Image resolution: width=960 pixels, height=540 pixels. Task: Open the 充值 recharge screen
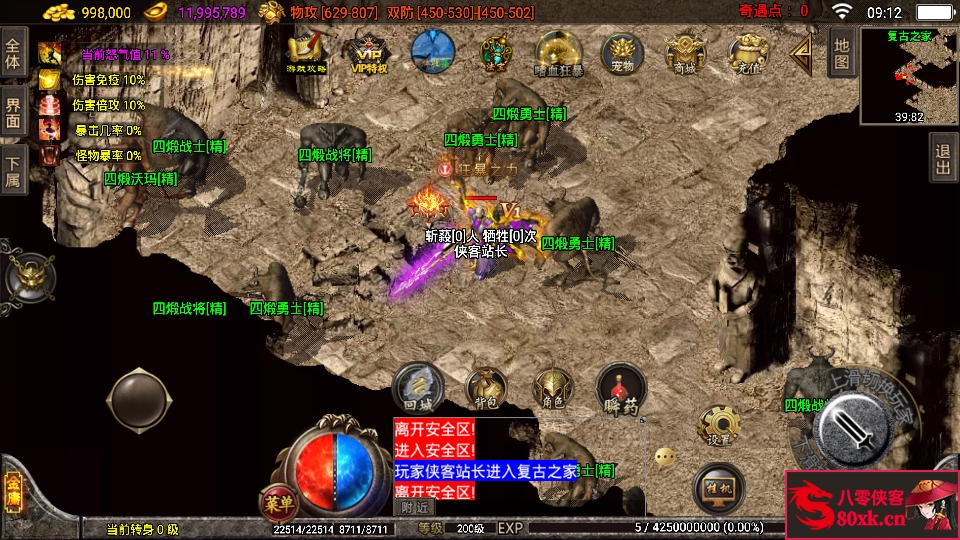(x=746, y=53)
